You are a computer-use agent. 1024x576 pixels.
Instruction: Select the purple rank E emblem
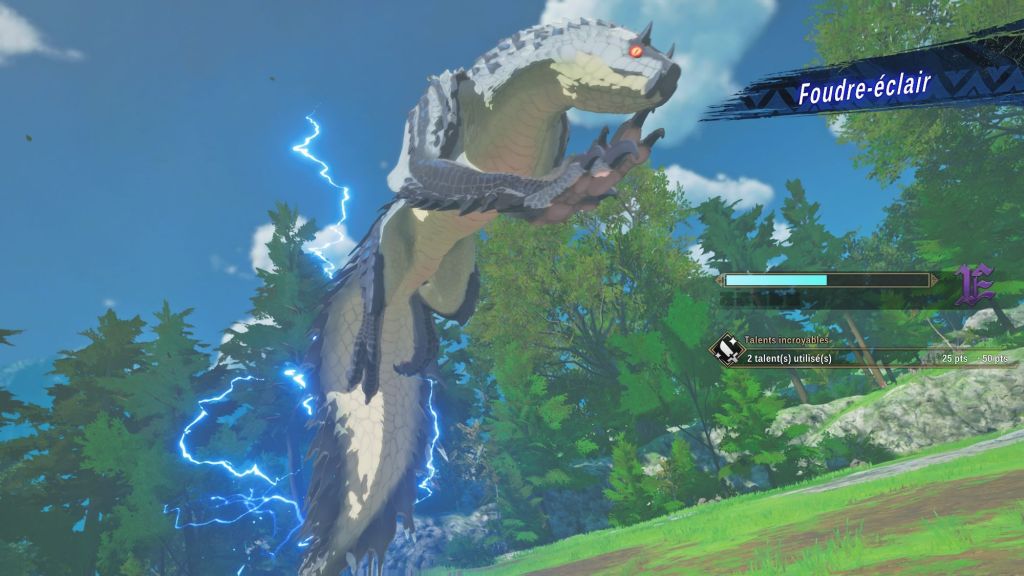pyautogui.click(x=974, y=285)
